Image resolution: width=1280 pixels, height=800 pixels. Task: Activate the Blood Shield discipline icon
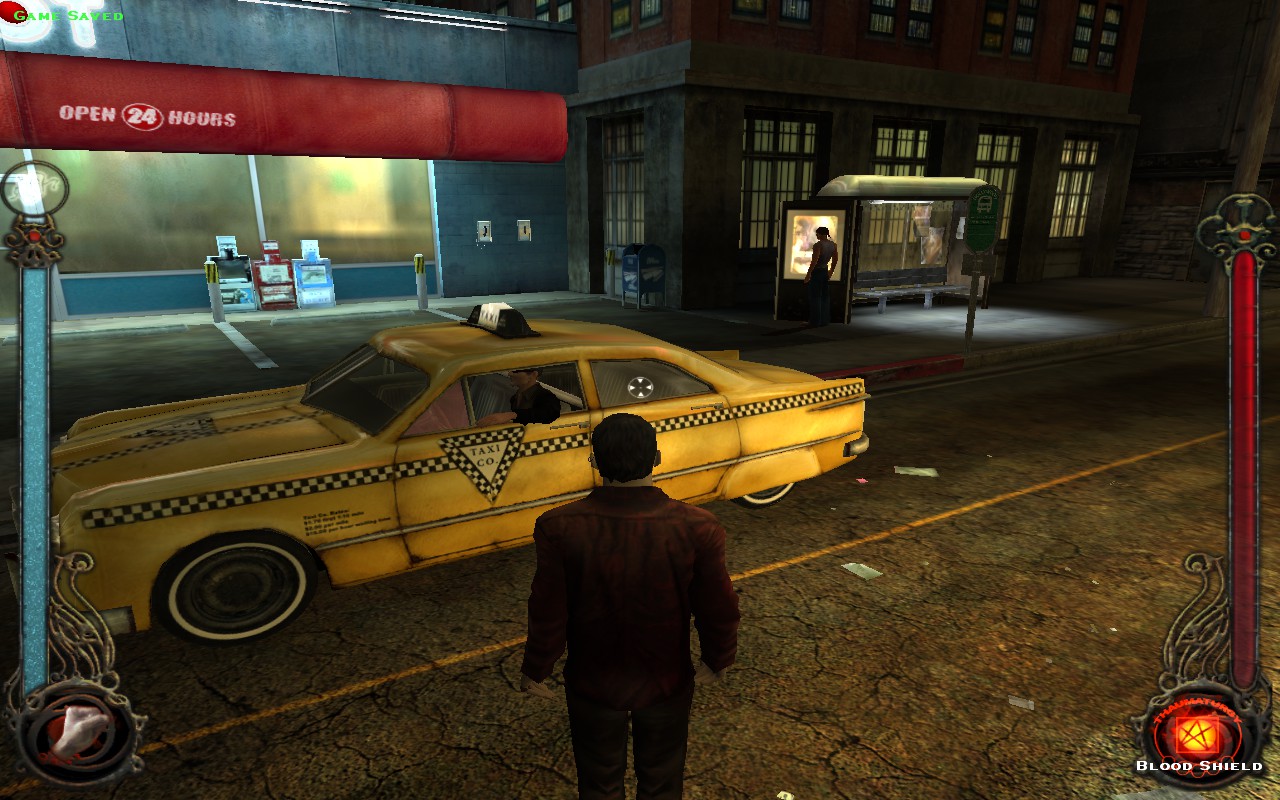(1197, 736)
